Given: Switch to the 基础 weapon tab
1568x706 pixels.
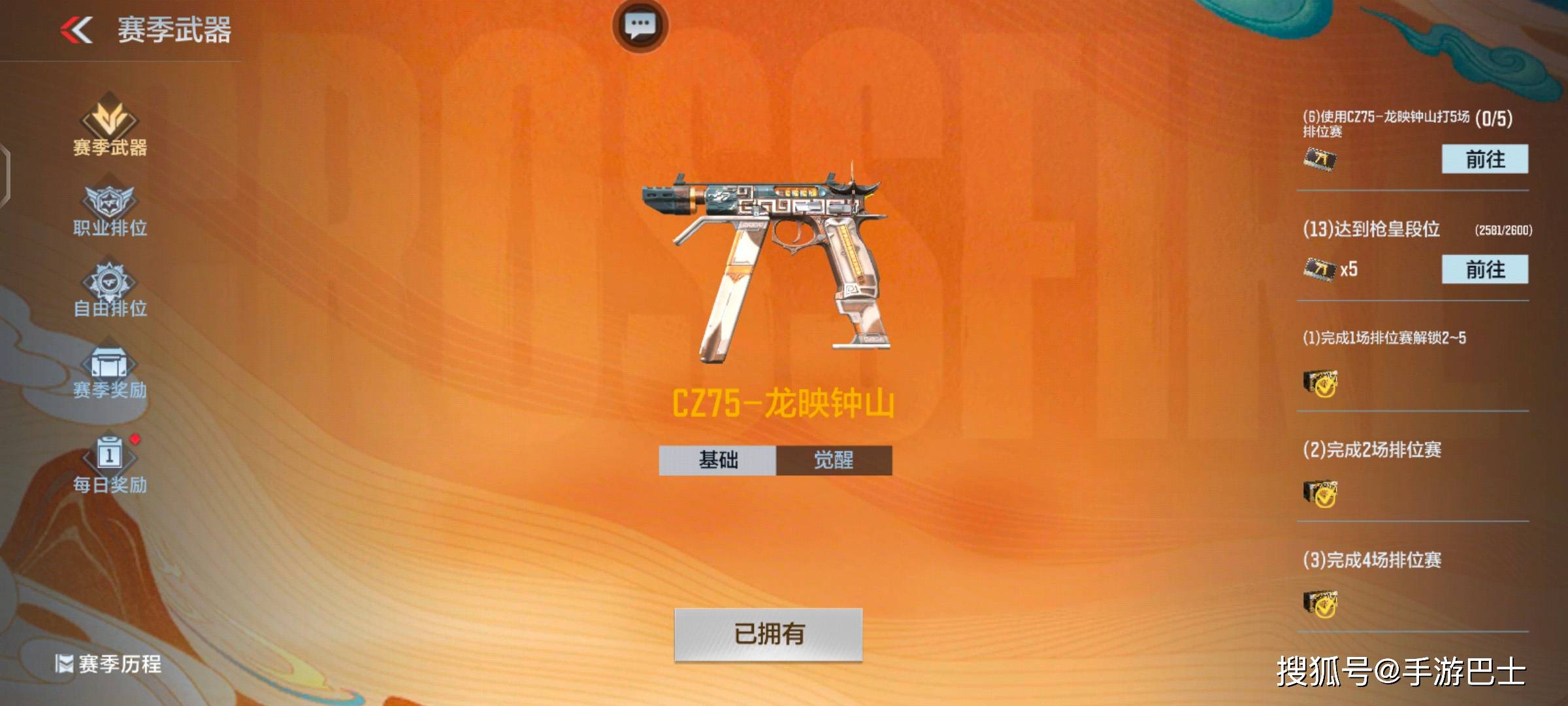Looking at the screenshot, I should tap(717, 460).
